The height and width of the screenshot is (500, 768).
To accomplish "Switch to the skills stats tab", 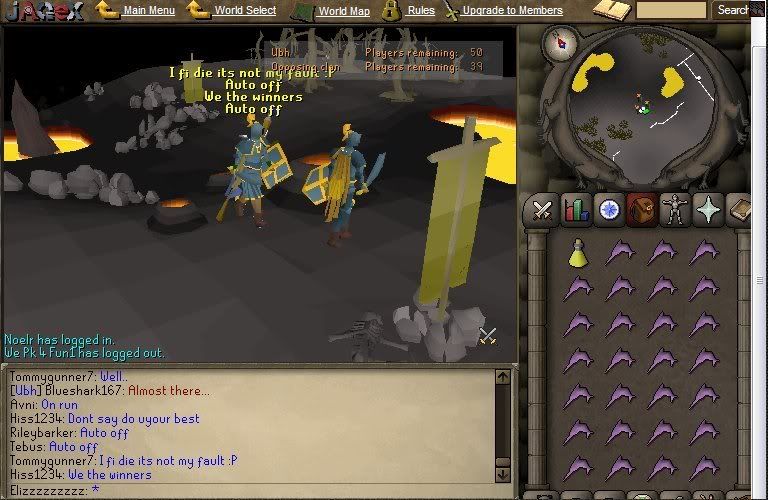I will pyautogui.click(x=575, y=211).
